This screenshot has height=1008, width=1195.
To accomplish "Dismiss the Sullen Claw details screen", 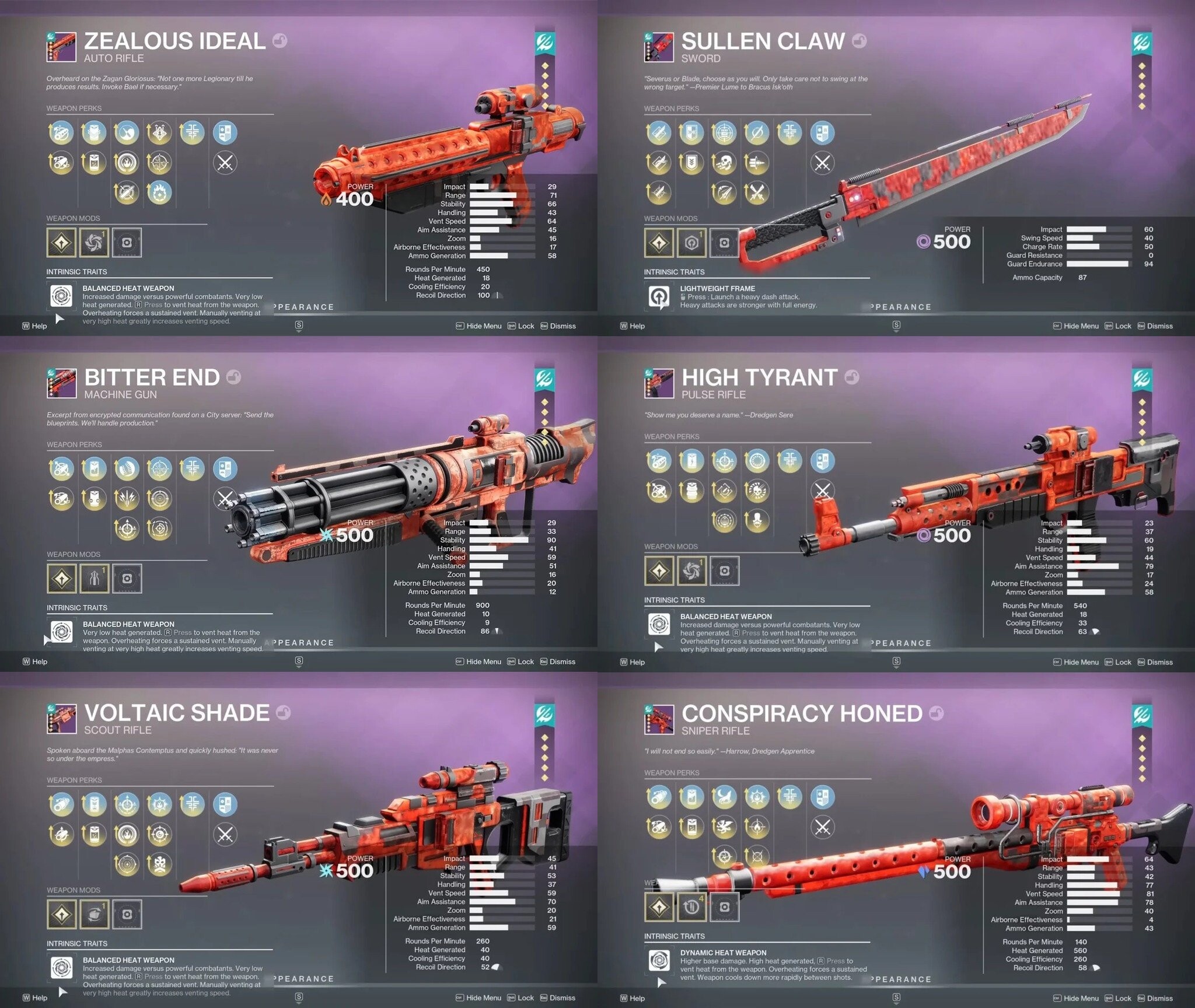I will click(x=1158, y=326).
